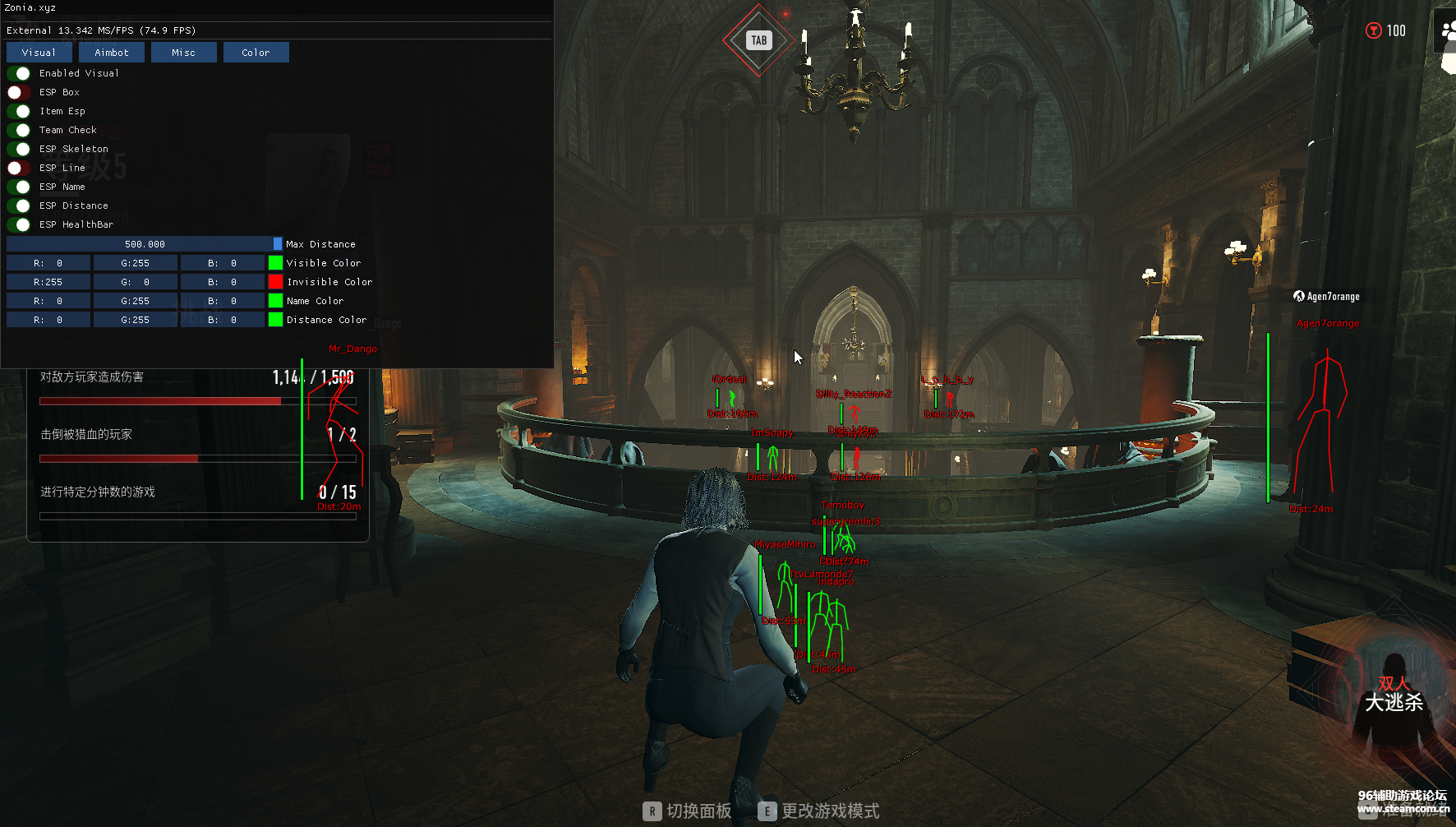
Task: Open the Distance Color swatch
Action: [275, 320]
